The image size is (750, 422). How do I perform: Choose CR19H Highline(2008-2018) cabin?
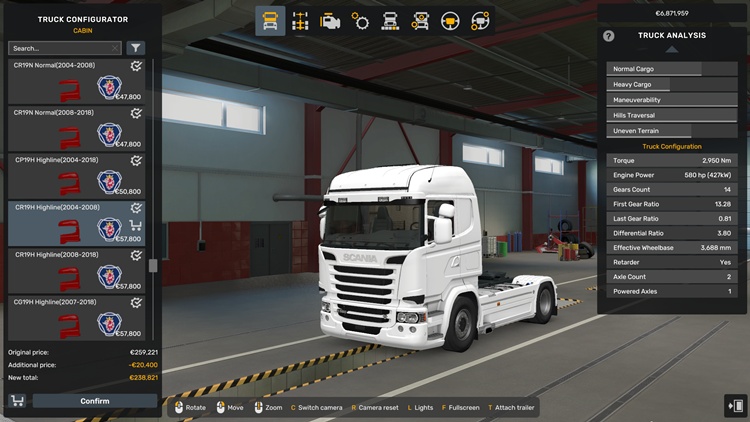click(x=75, y=270)
